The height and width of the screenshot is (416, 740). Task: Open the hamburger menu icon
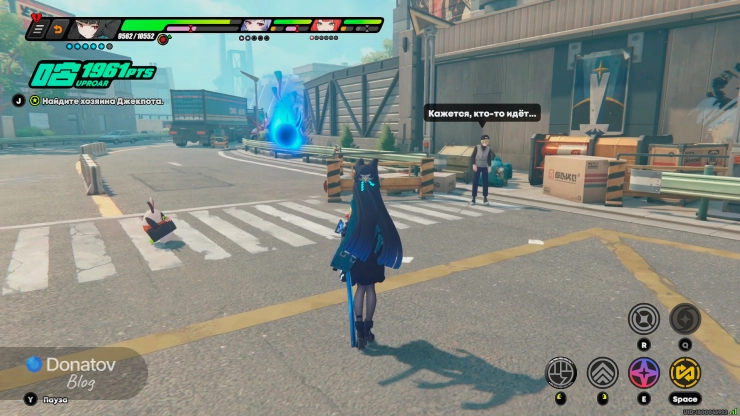tap(38, 30)
